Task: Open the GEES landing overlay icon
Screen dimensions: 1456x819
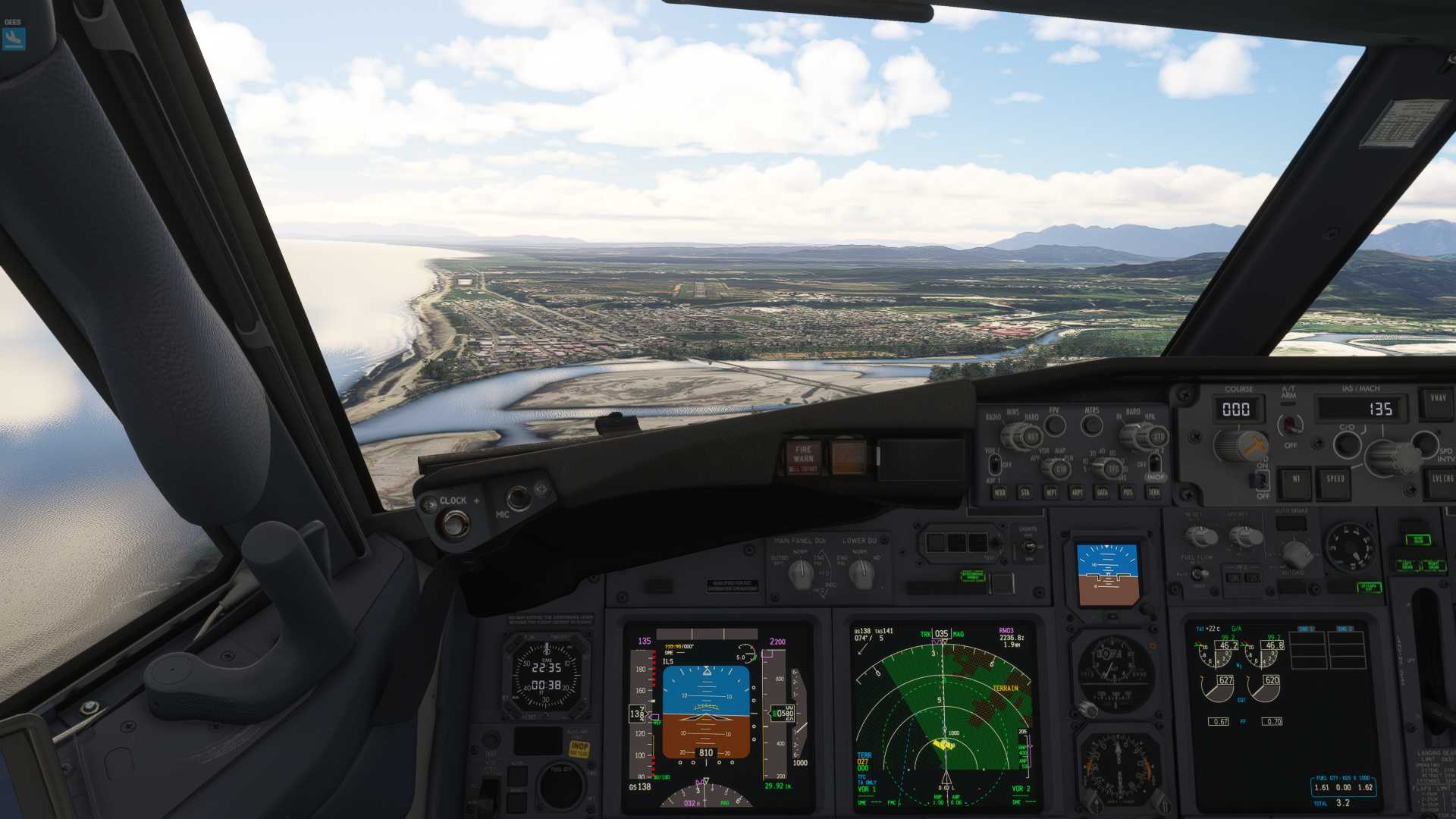Action: point(14,39)
